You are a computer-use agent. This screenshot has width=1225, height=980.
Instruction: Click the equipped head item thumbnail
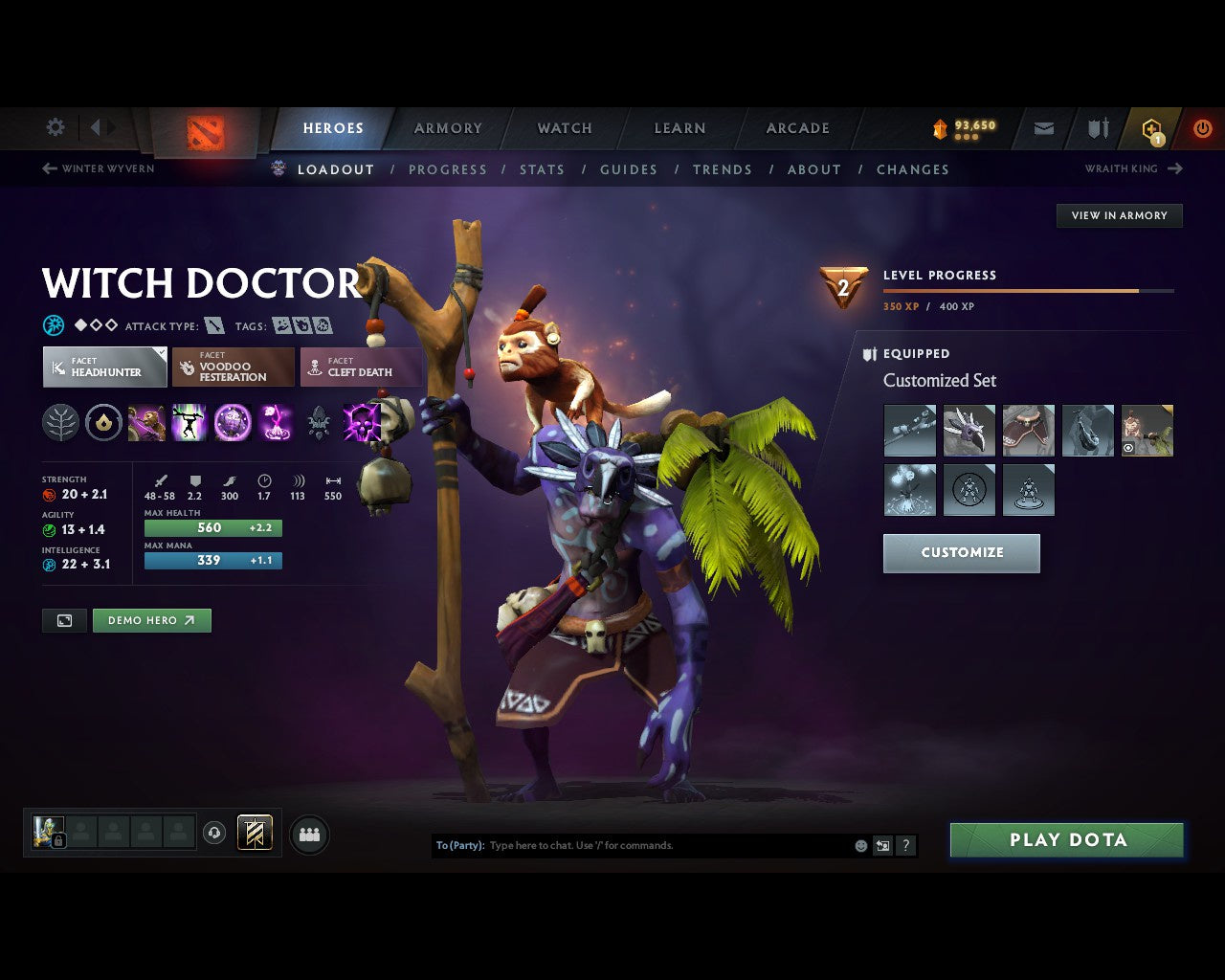tap(969, 431)
